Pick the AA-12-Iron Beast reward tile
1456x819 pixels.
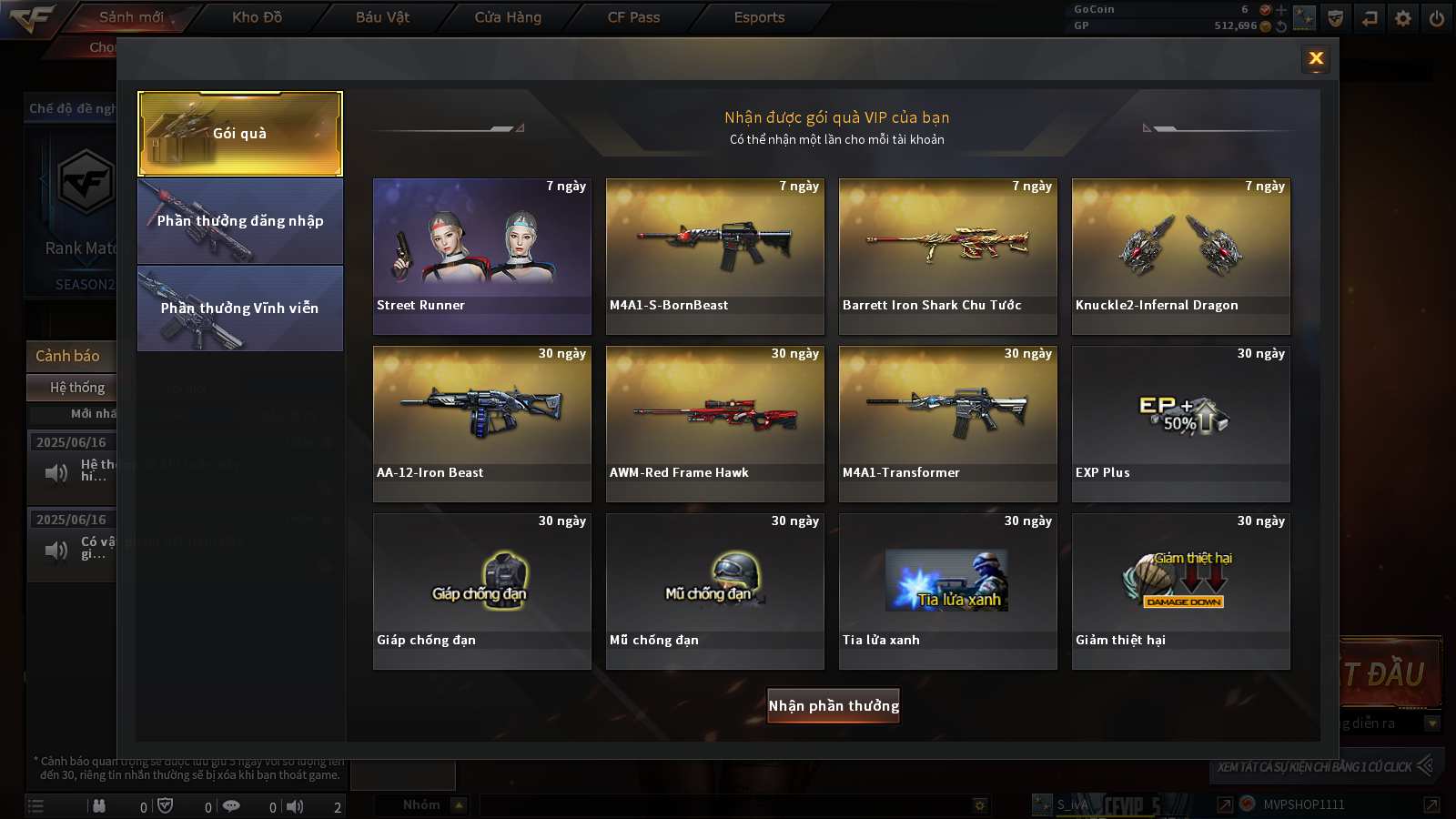click(482, 423)
